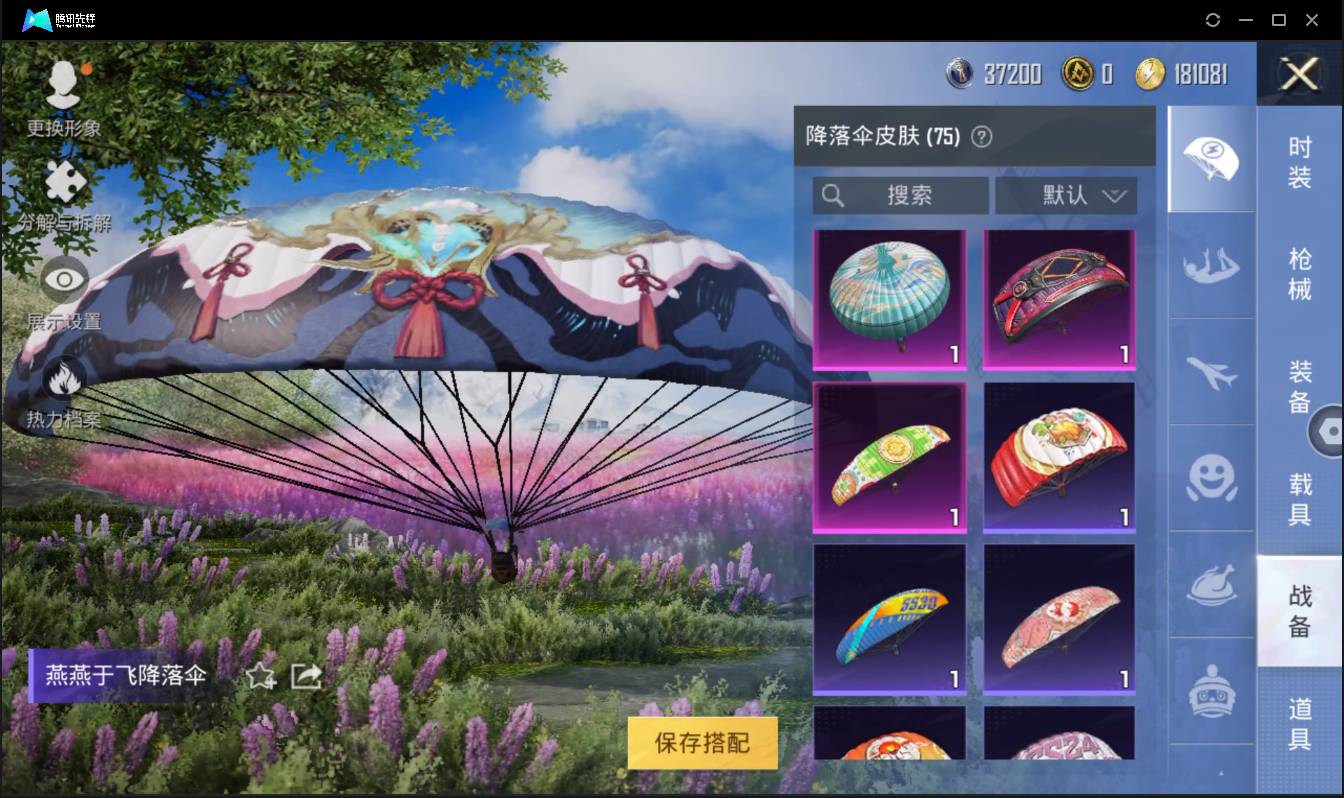Select the SS30 parachute skin thumbnail
This screenshot has height=798, width=1344.
click(889, 617)
